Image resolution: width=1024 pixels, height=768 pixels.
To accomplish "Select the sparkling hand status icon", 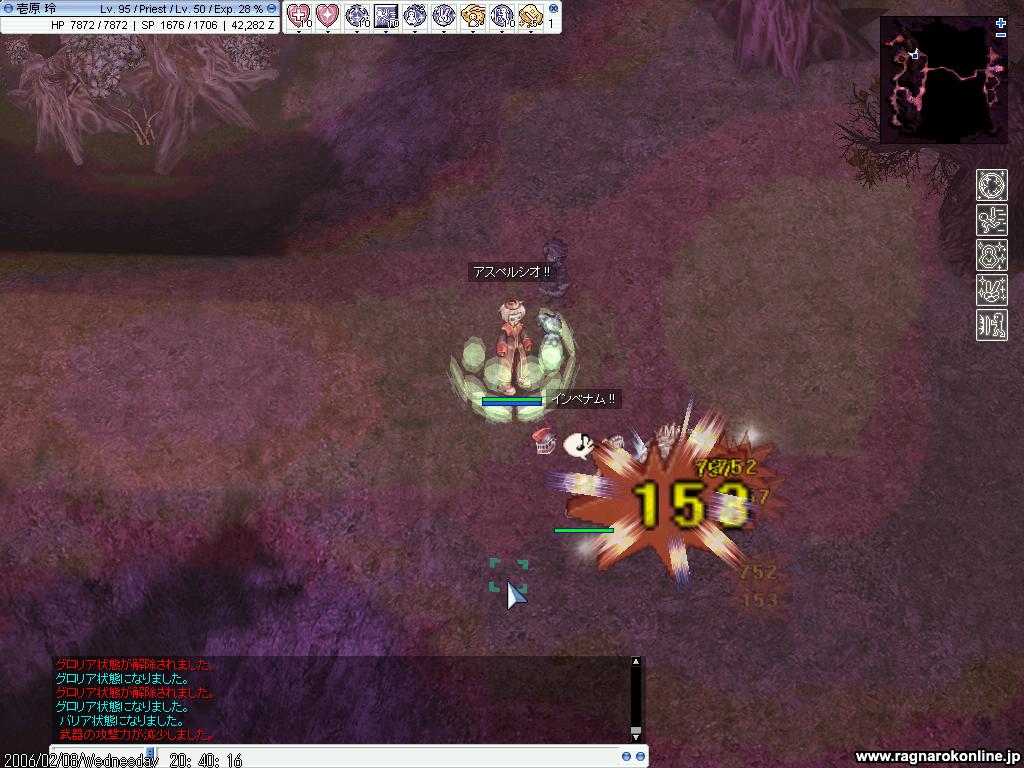I will click(x=992, y=290).
